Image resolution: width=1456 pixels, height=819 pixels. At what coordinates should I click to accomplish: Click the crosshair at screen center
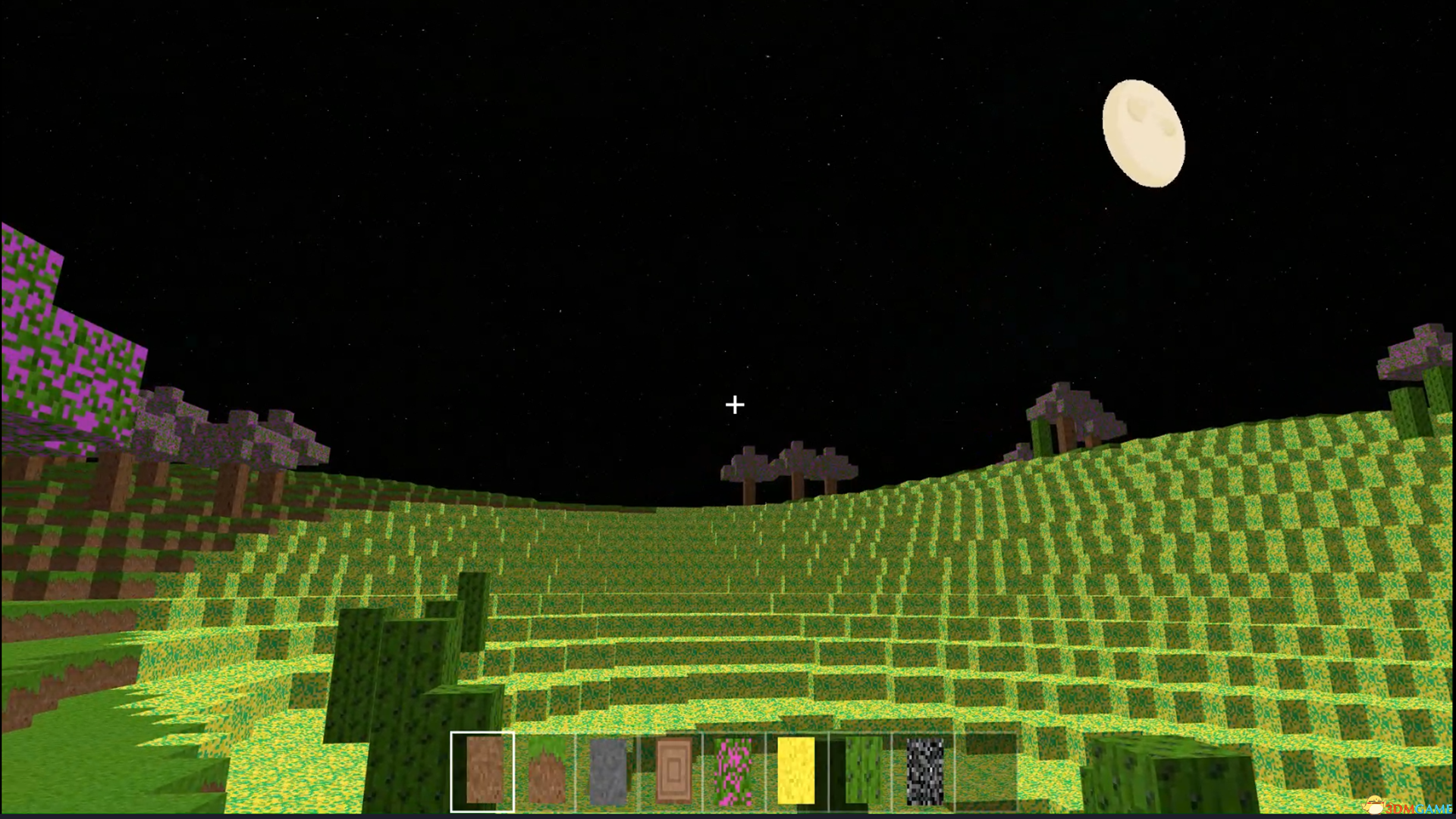(733, 405)
